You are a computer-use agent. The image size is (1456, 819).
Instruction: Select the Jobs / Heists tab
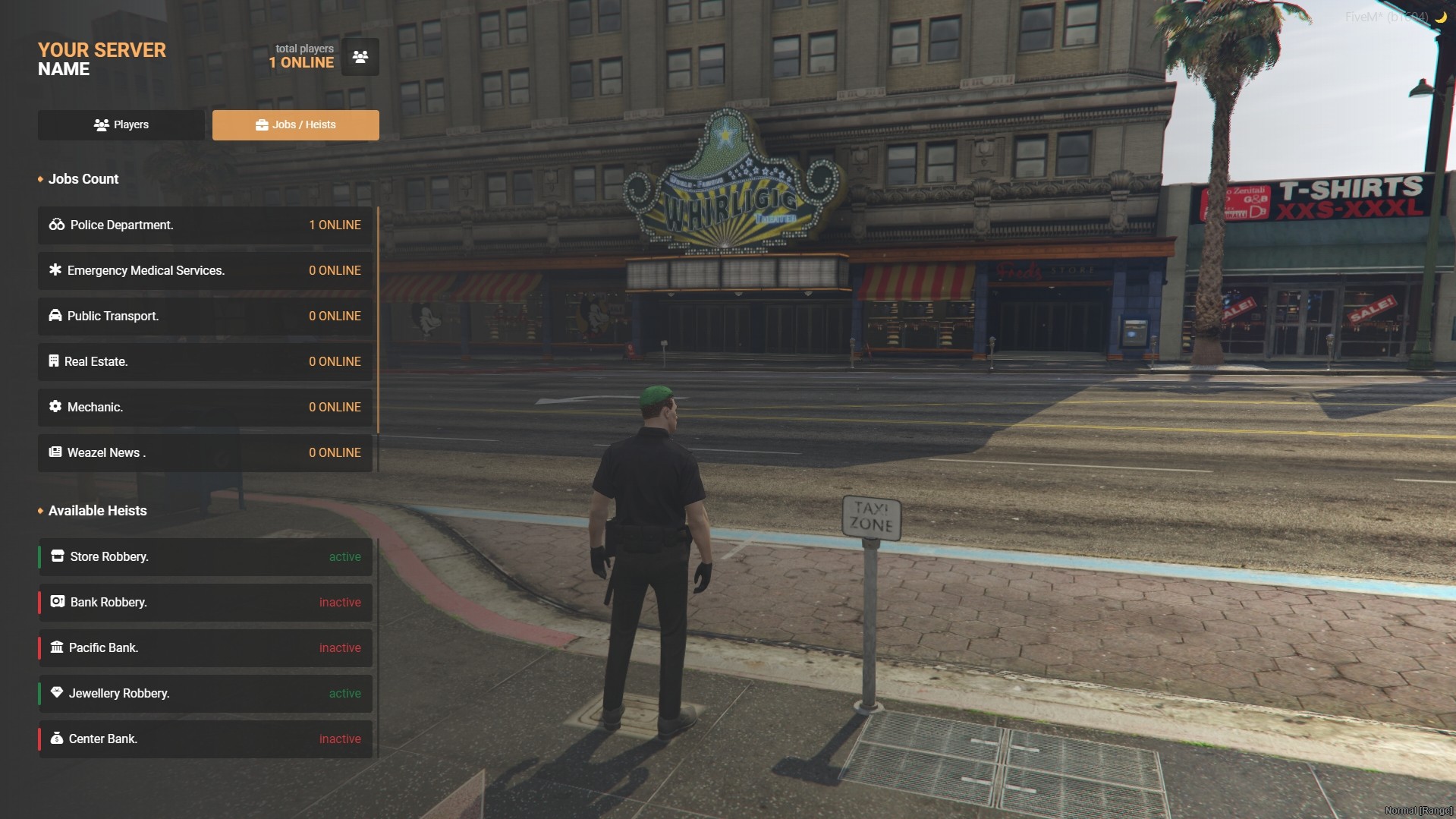coord(296,125)
